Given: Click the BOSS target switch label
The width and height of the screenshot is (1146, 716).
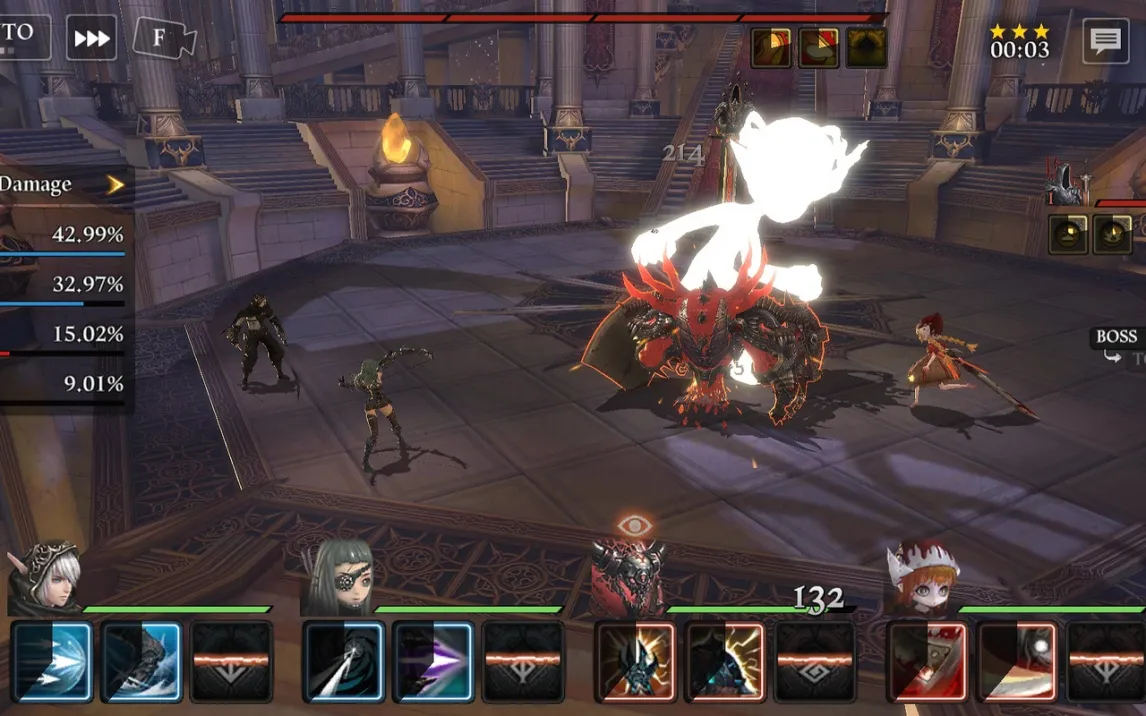Looking at the screenshot, I should coord(1117,338).
